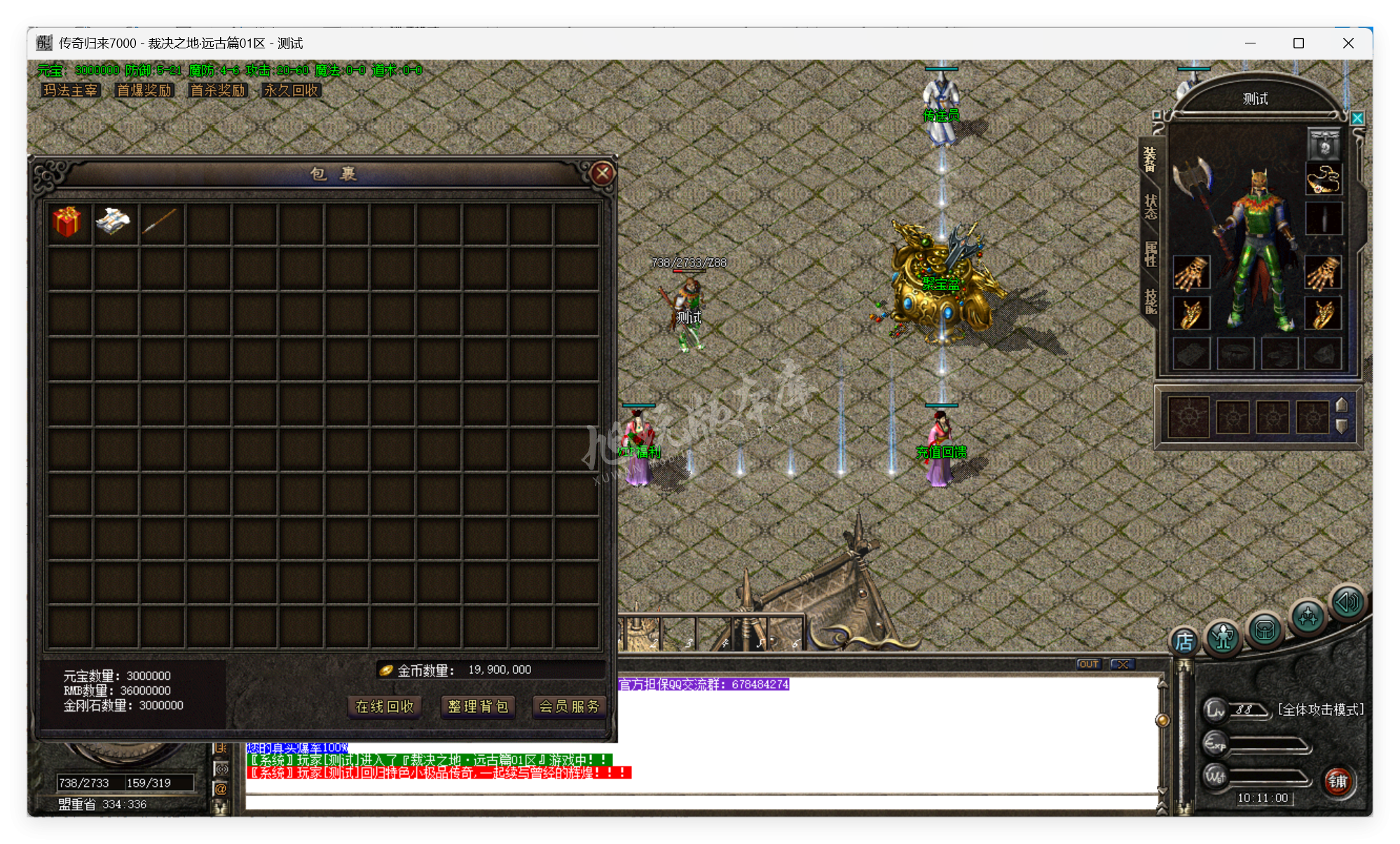Switch the 全体攻击模式 attack mode
The width and height of the screenshot is (1400, 844).
pyautogui.click(x=1320, y=709)
